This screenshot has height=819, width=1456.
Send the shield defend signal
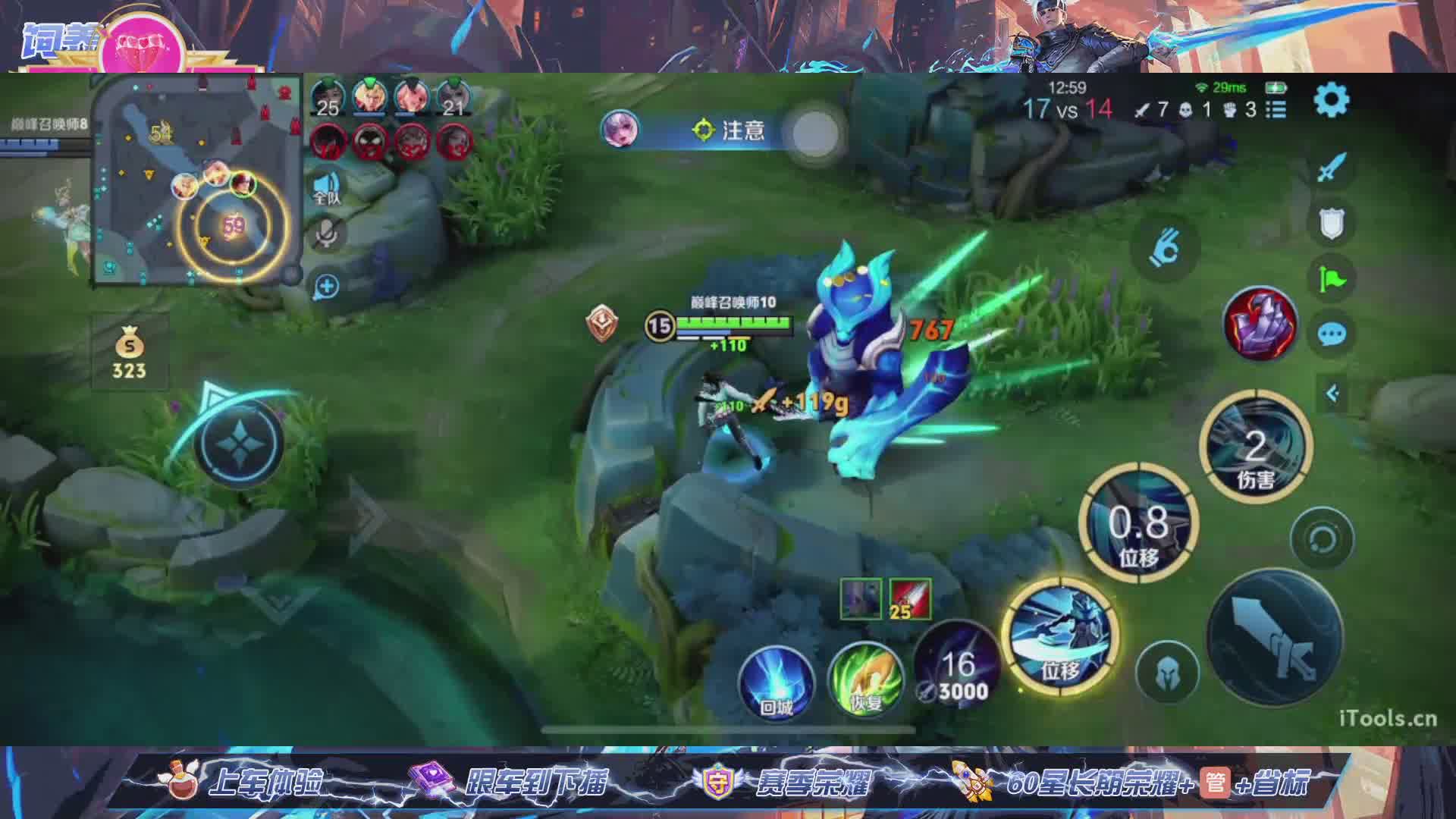point(1332,224)
